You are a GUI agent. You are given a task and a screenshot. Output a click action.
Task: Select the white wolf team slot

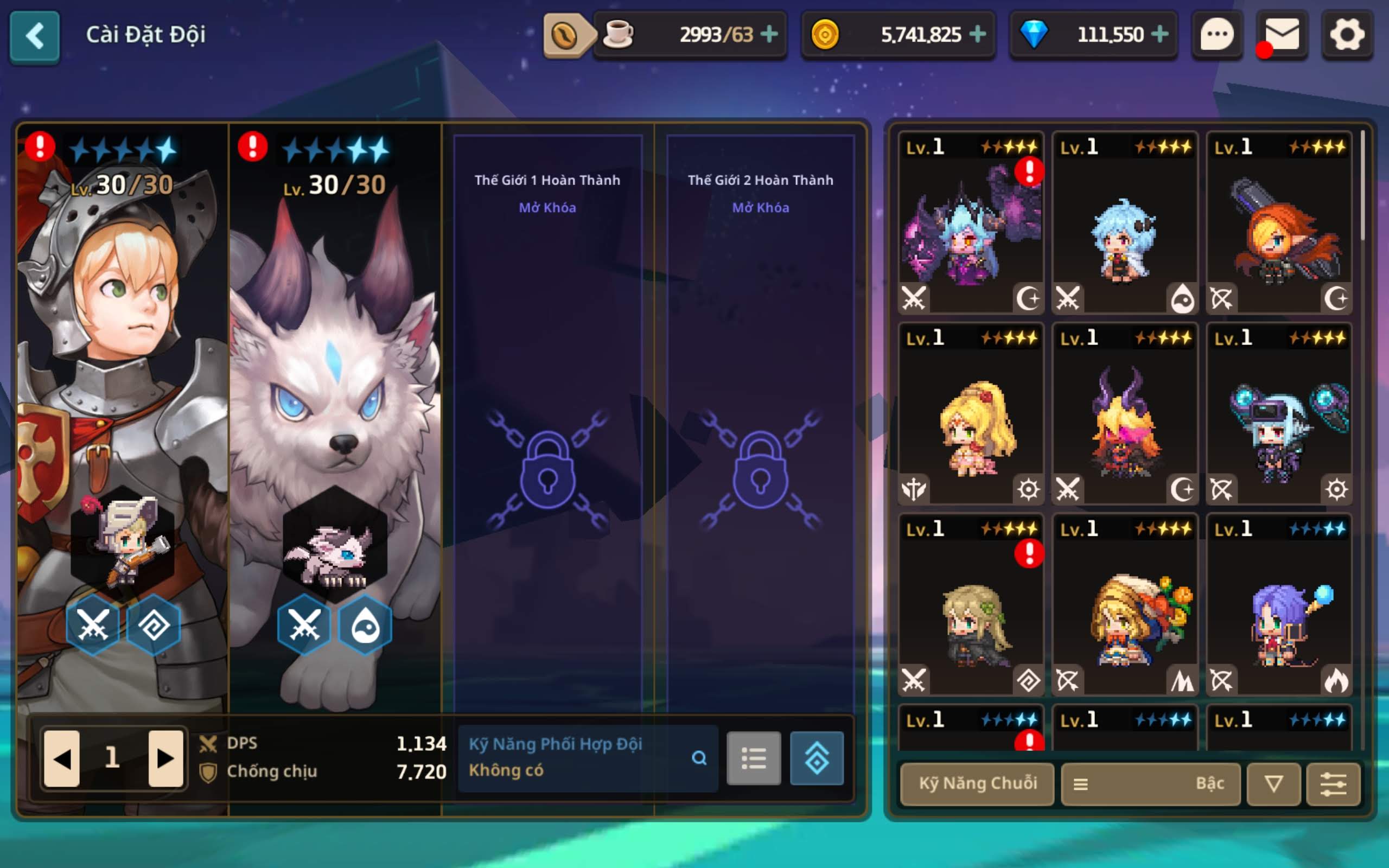point(335,402)
